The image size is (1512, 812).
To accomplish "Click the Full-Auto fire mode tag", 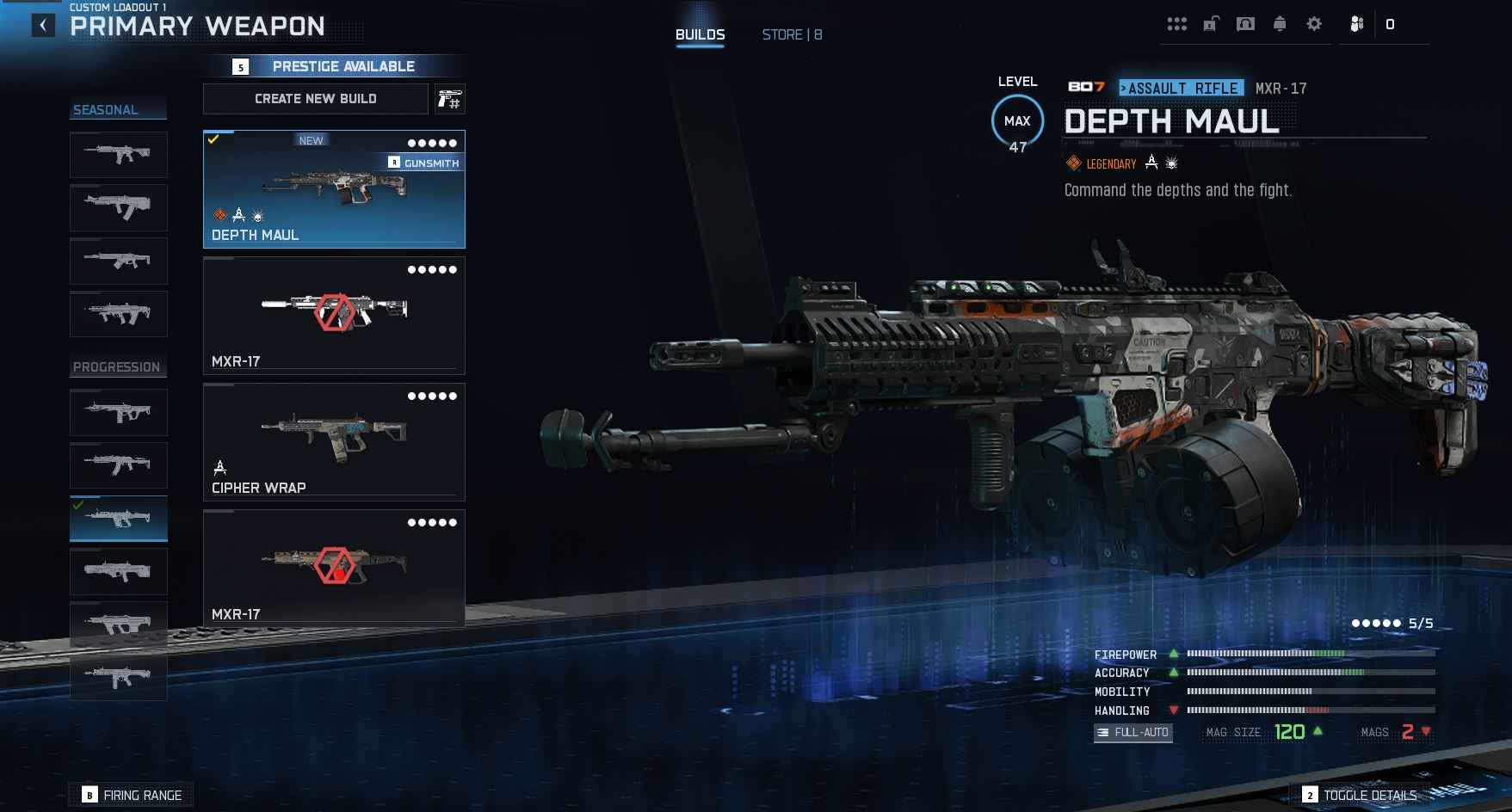I will coord(1132,732).
